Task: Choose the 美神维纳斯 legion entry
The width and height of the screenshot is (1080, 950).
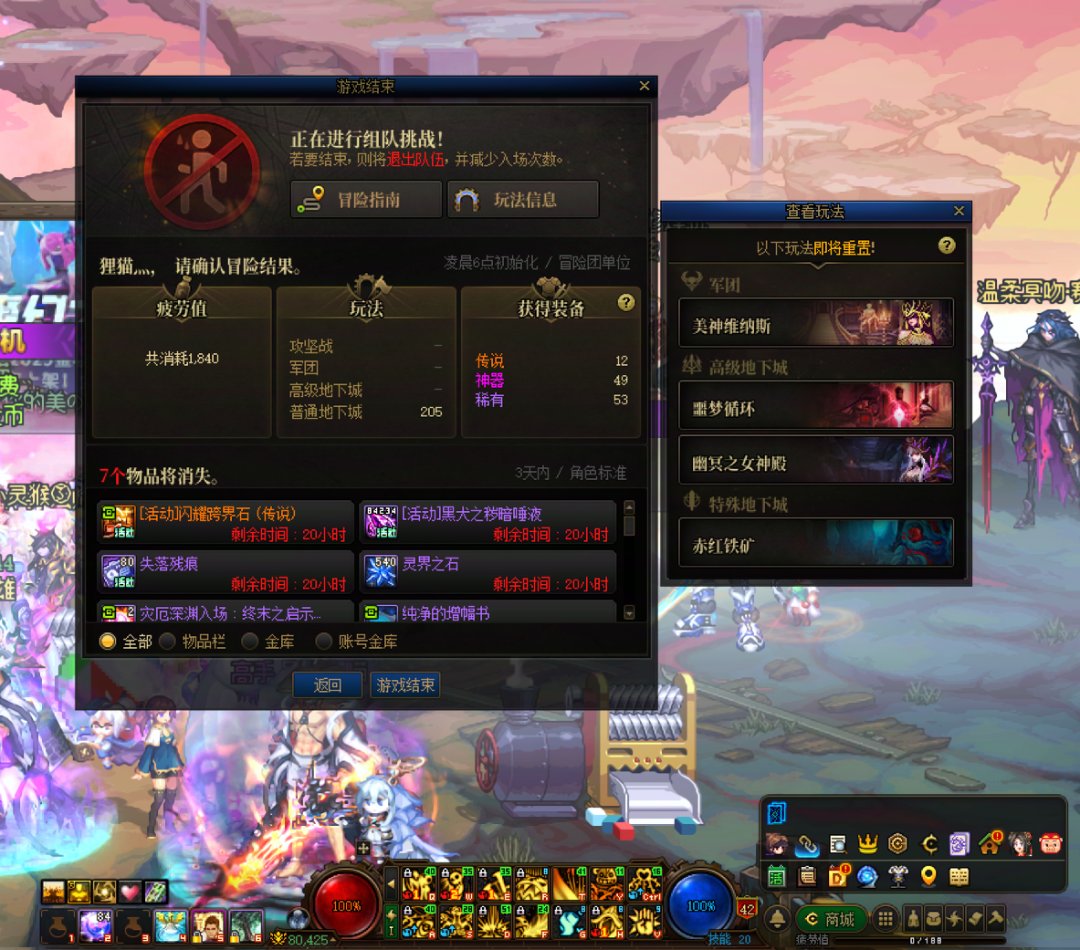Action: click(x=815, y=324)
